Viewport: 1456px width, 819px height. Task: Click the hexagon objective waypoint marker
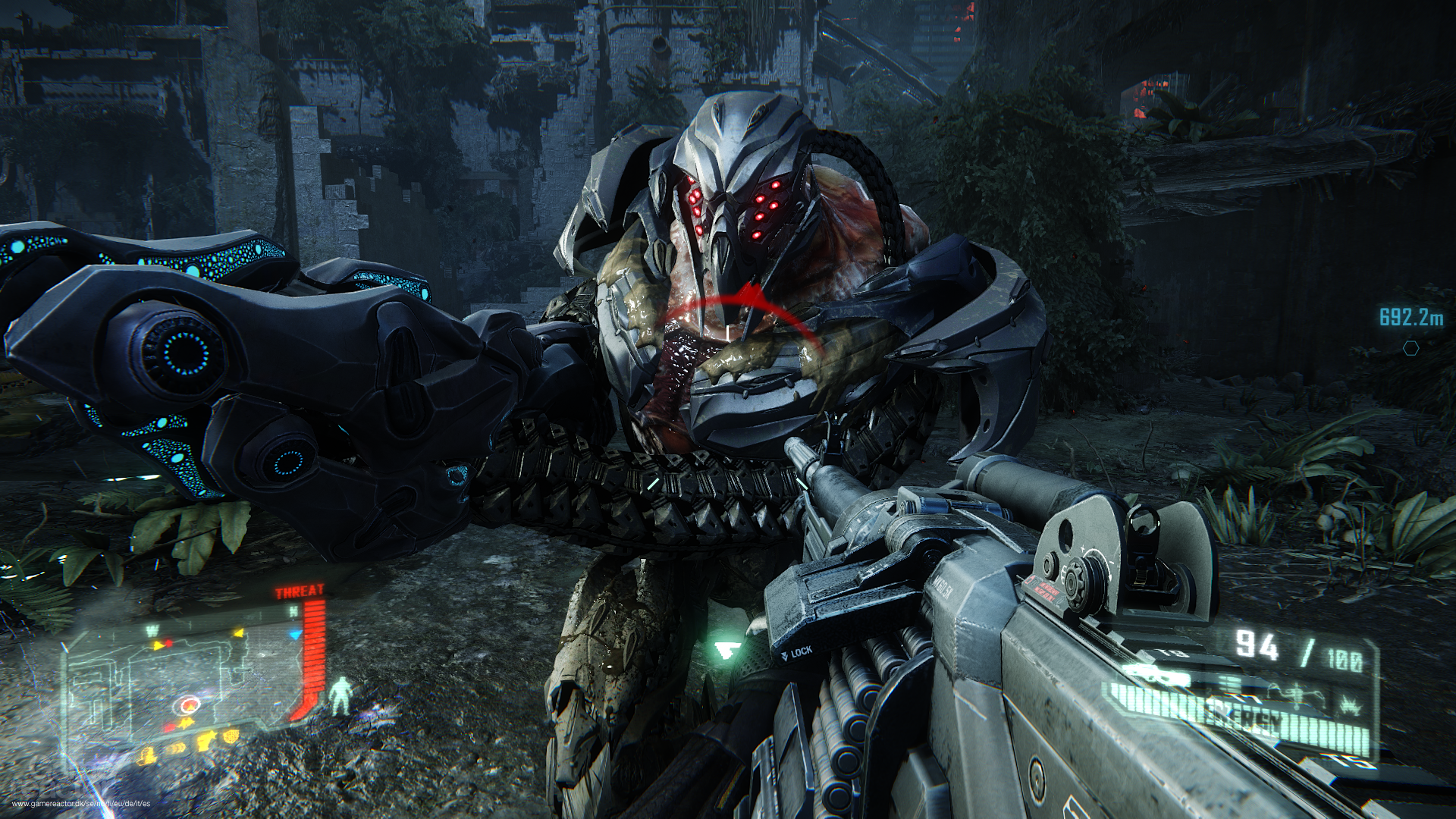coord(1410,348)
